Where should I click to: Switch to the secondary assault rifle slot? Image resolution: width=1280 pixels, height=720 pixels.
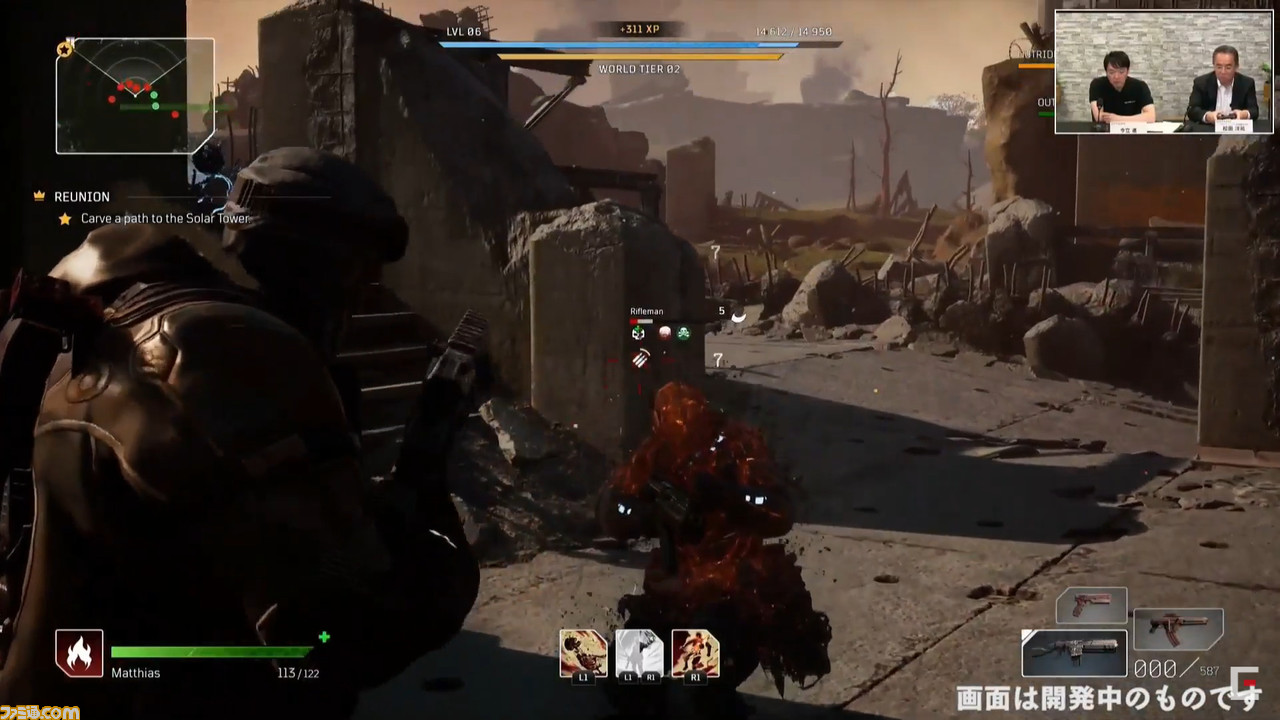pos(1177,629)
